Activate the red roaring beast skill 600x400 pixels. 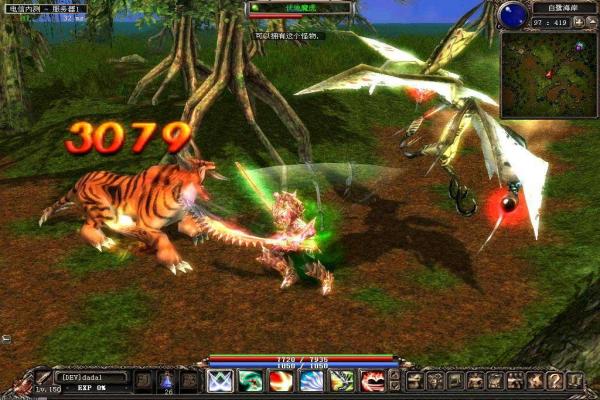point(373,380)
